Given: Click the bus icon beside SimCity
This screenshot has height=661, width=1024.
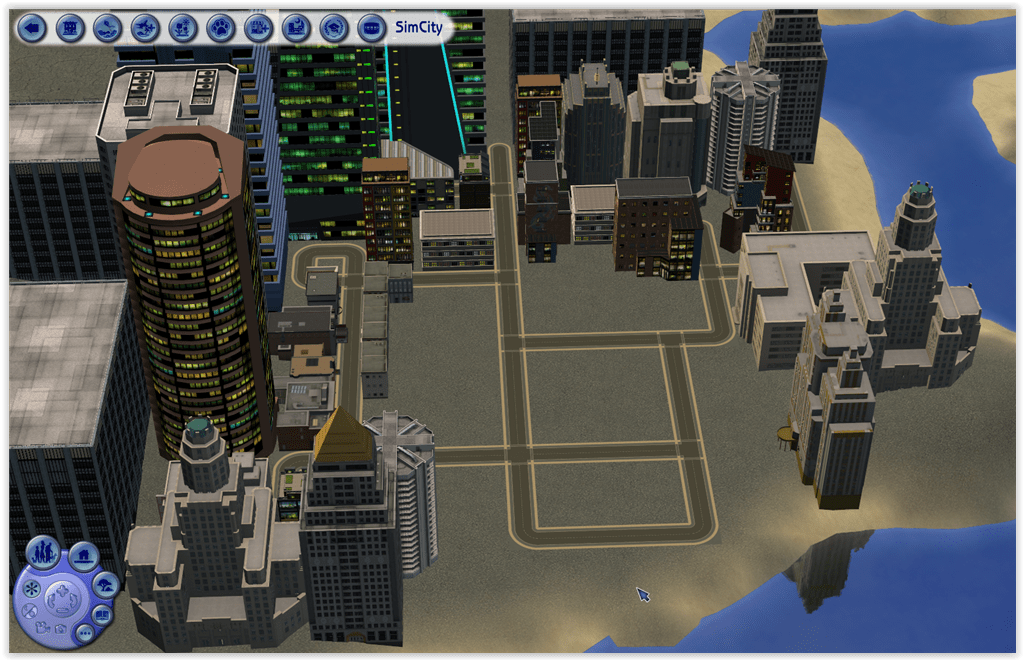Looking at the screenshot, I should coord(370,27).
